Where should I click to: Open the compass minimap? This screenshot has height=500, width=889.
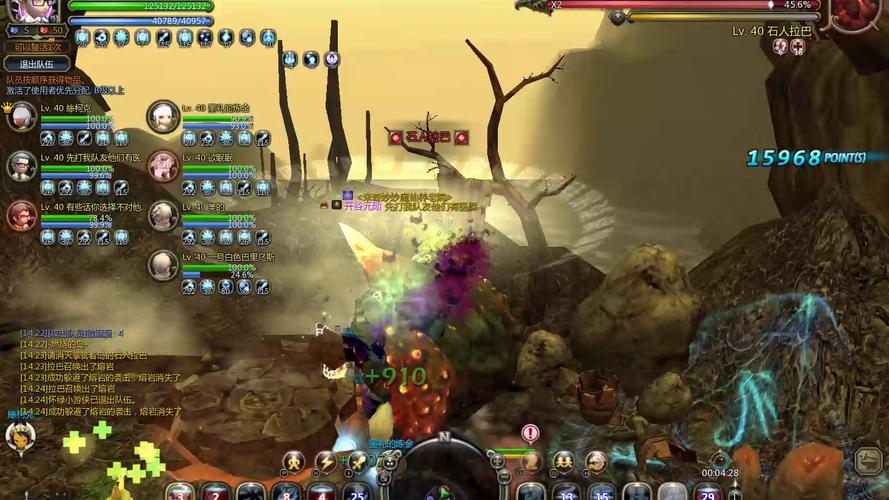tap(443, 468)
